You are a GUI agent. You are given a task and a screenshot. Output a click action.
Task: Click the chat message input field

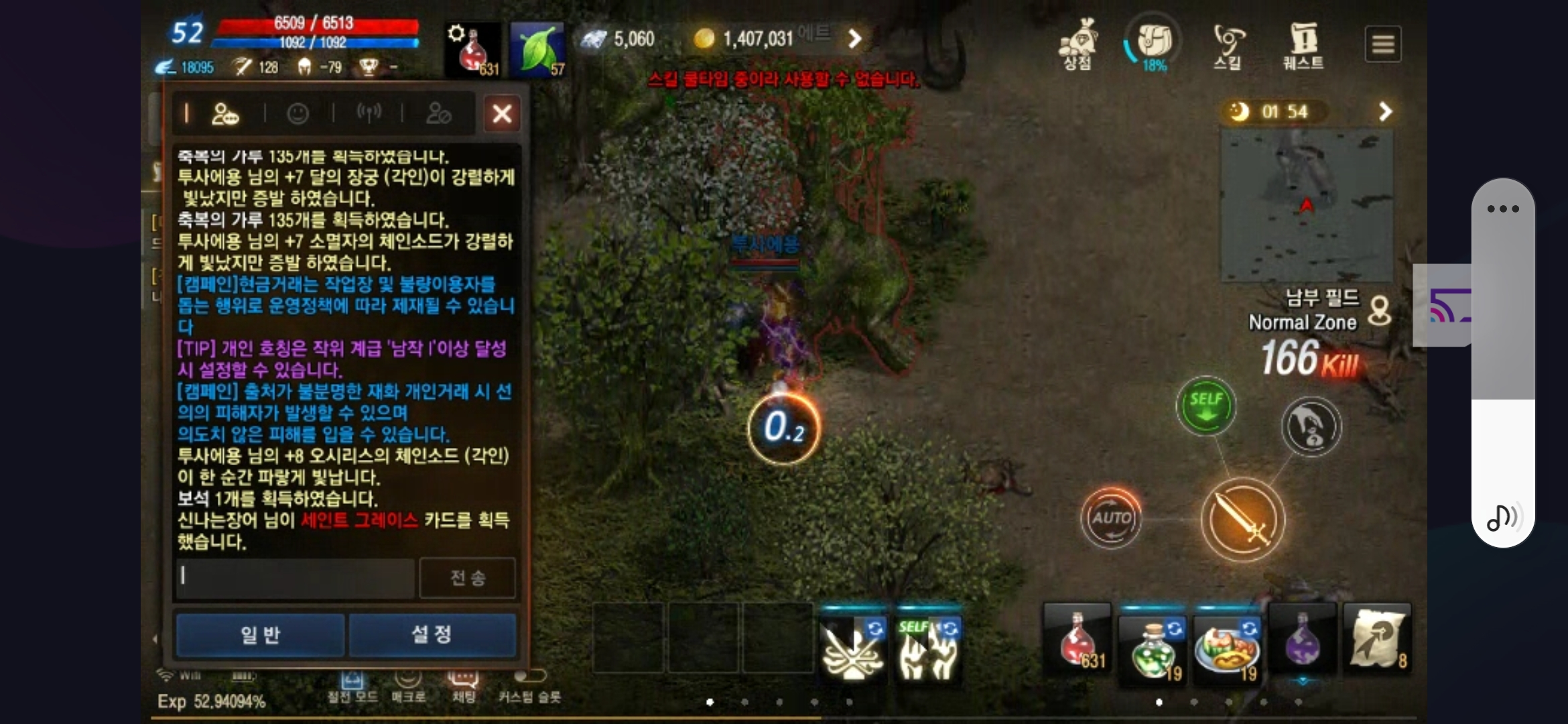click(x=293, y=577)
